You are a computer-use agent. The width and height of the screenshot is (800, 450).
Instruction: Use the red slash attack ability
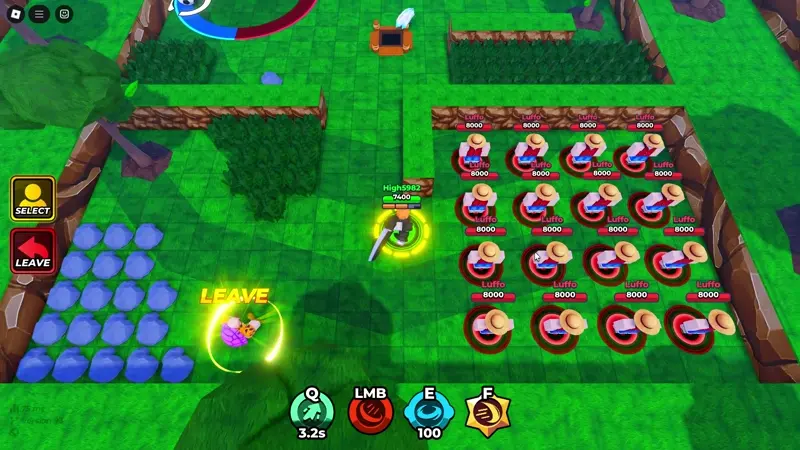[x=370, y=410]
